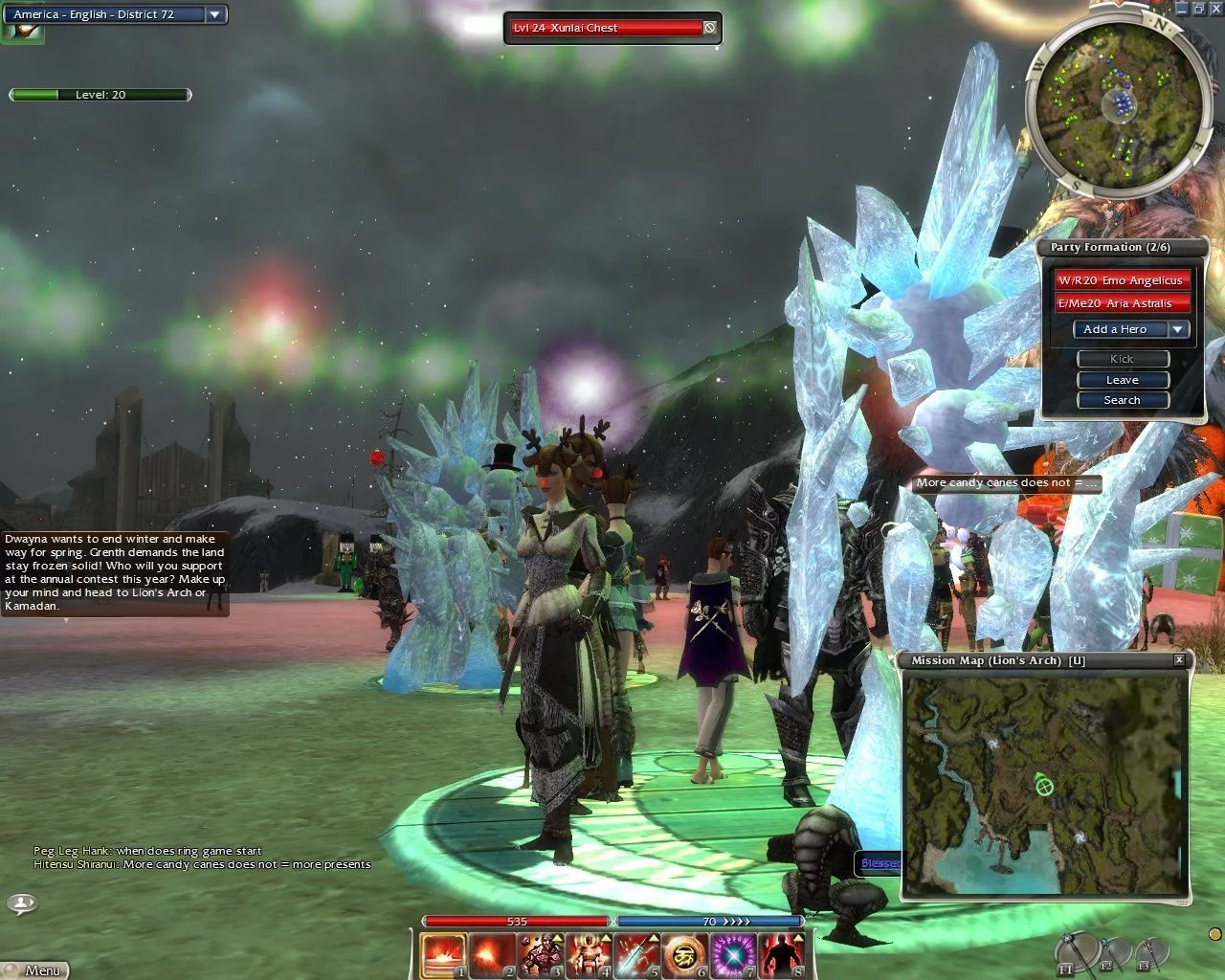This screenshot has width=1225, height=980.
Task: Close the Mission Map window
Action: pyautogui.click(x=1179, y=660)
